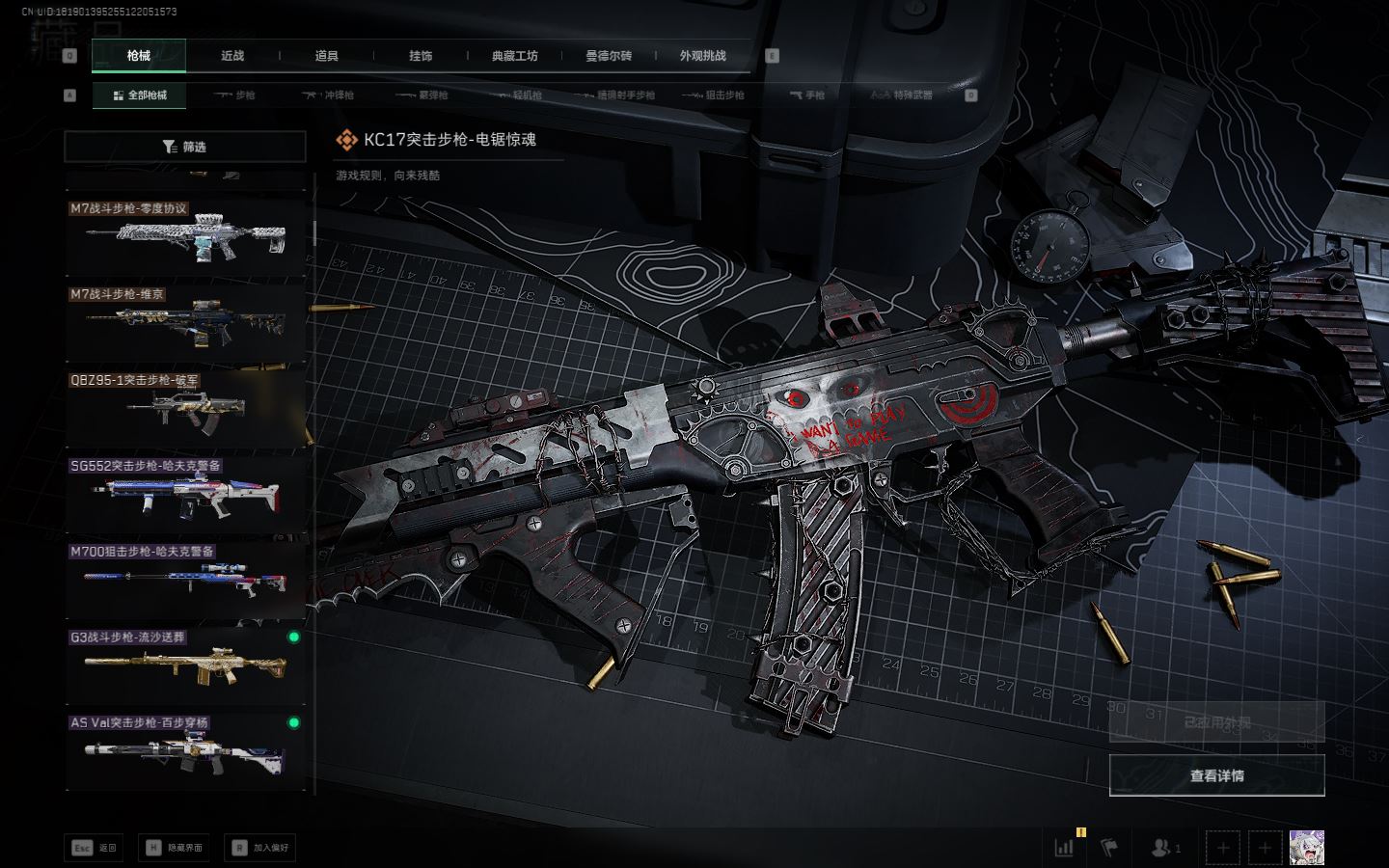Click the 查看详情 view details button
Viewport: 1389px width, 868px height.
coord(1216,775)
